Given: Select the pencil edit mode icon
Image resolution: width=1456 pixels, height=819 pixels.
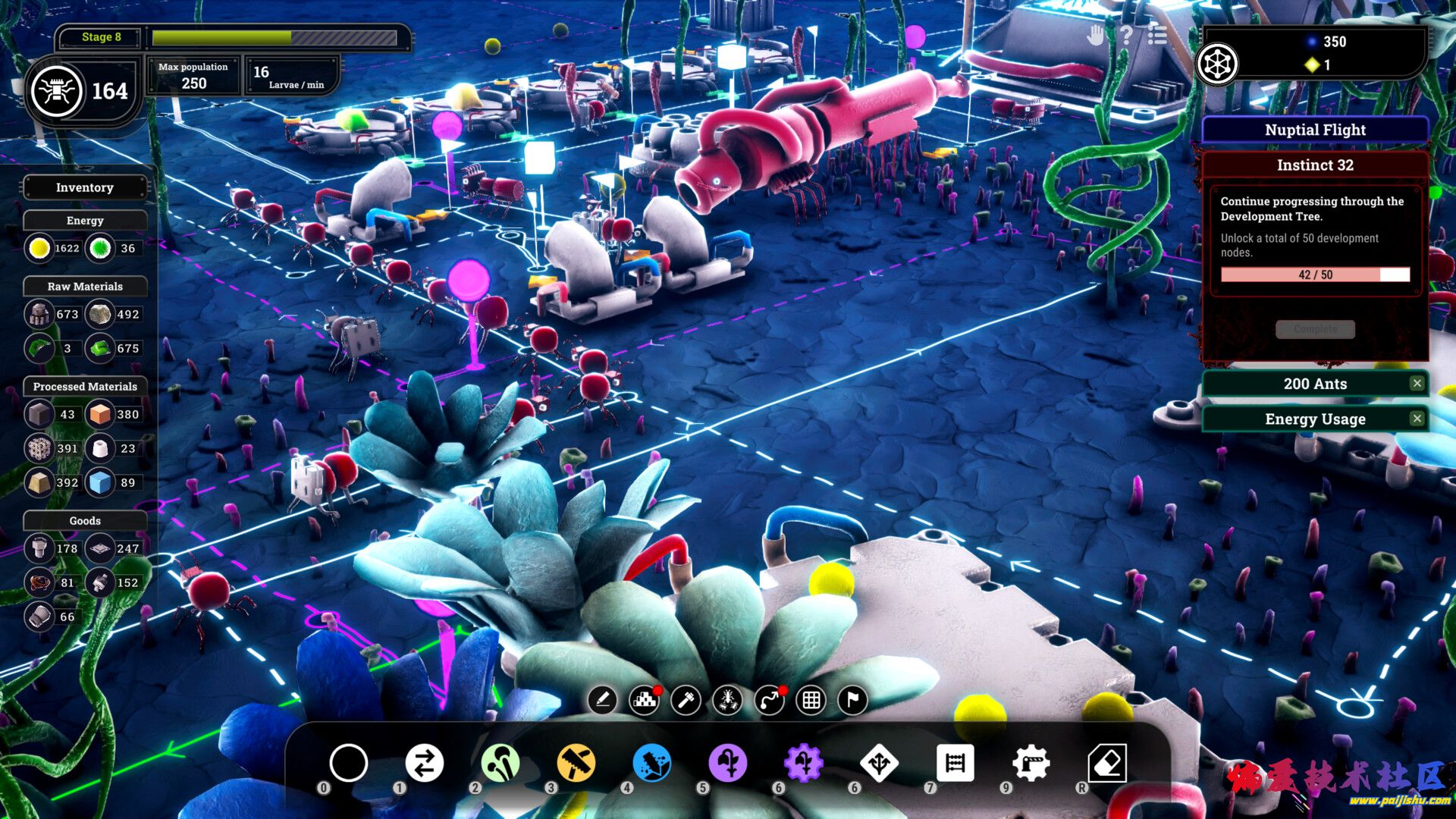Looking at the screenshot, I should coord(602,700).
